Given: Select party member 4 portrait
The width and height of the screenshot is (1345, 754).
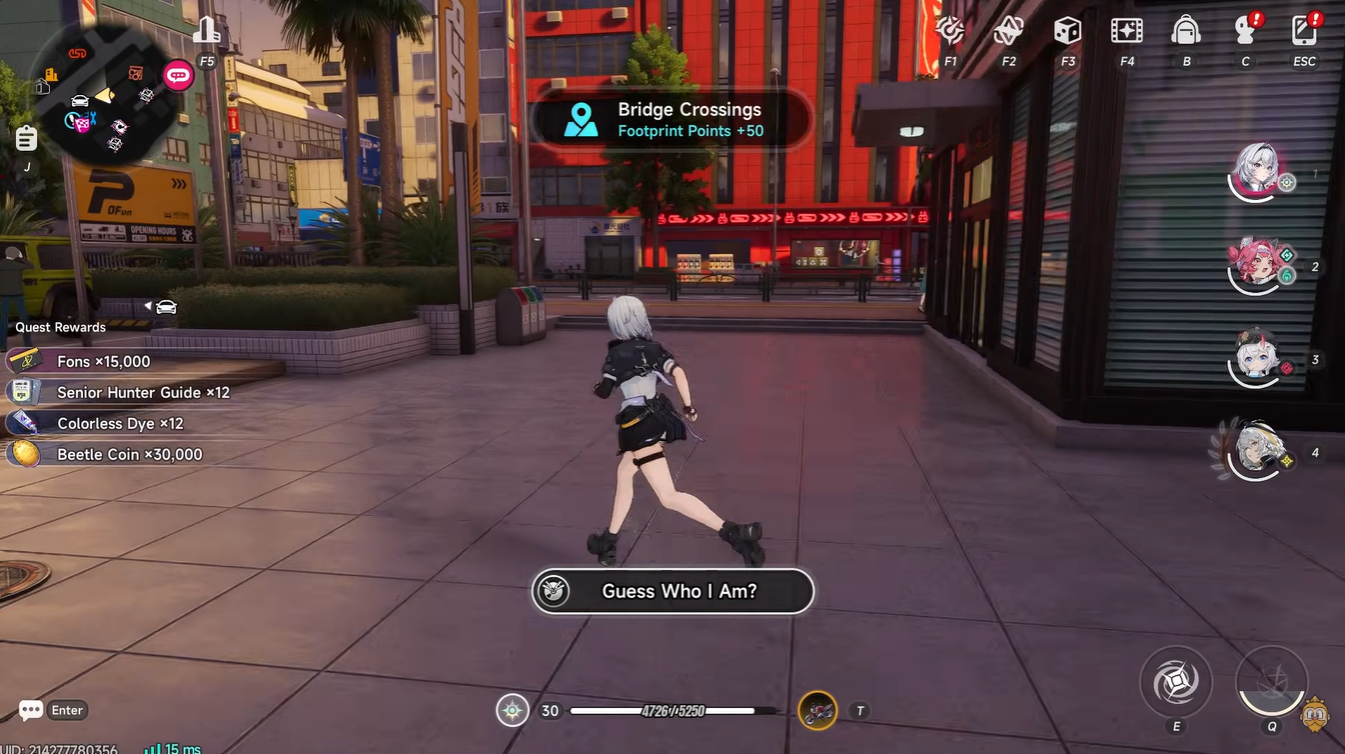Looking at the screenshot, I should (1255, 450).
